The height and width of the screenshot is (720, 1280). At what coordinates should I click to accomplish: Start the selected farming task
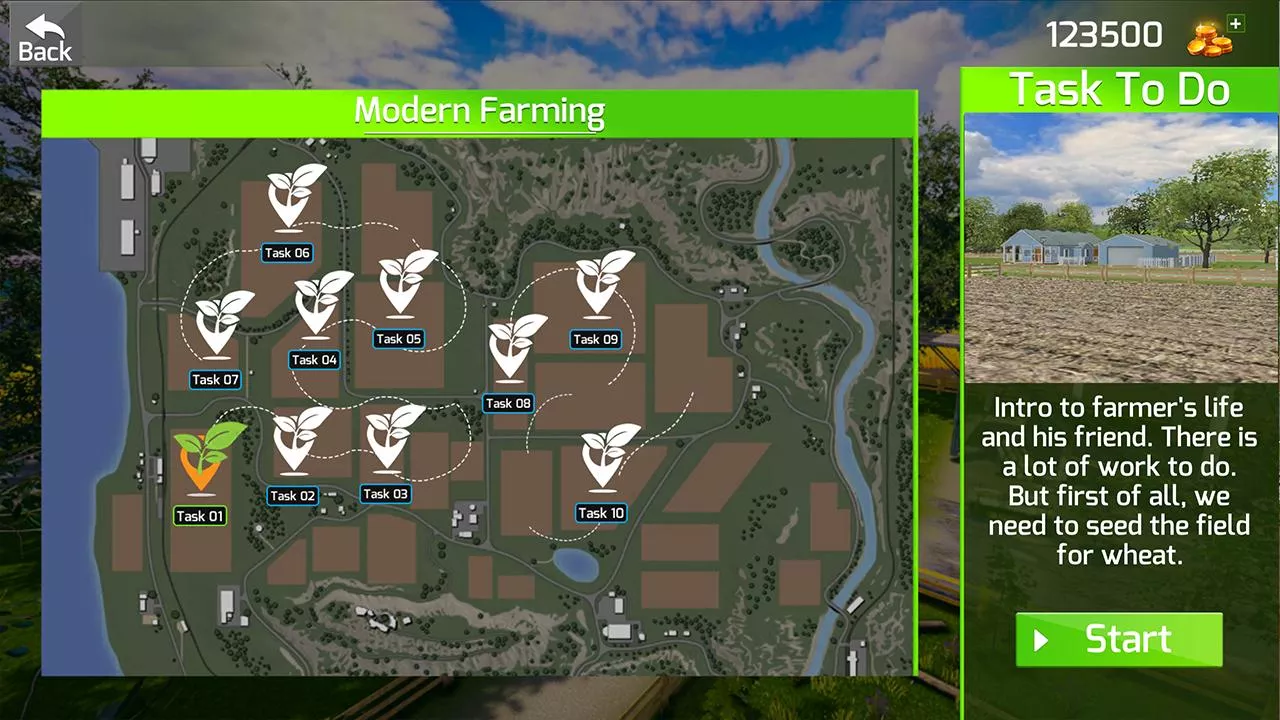[1119, 640]
